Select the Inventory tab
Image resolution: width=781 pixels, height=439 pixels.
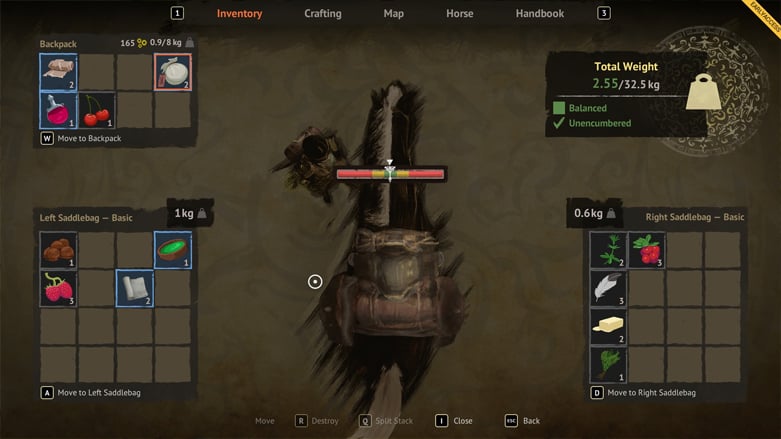pos(239,14)
